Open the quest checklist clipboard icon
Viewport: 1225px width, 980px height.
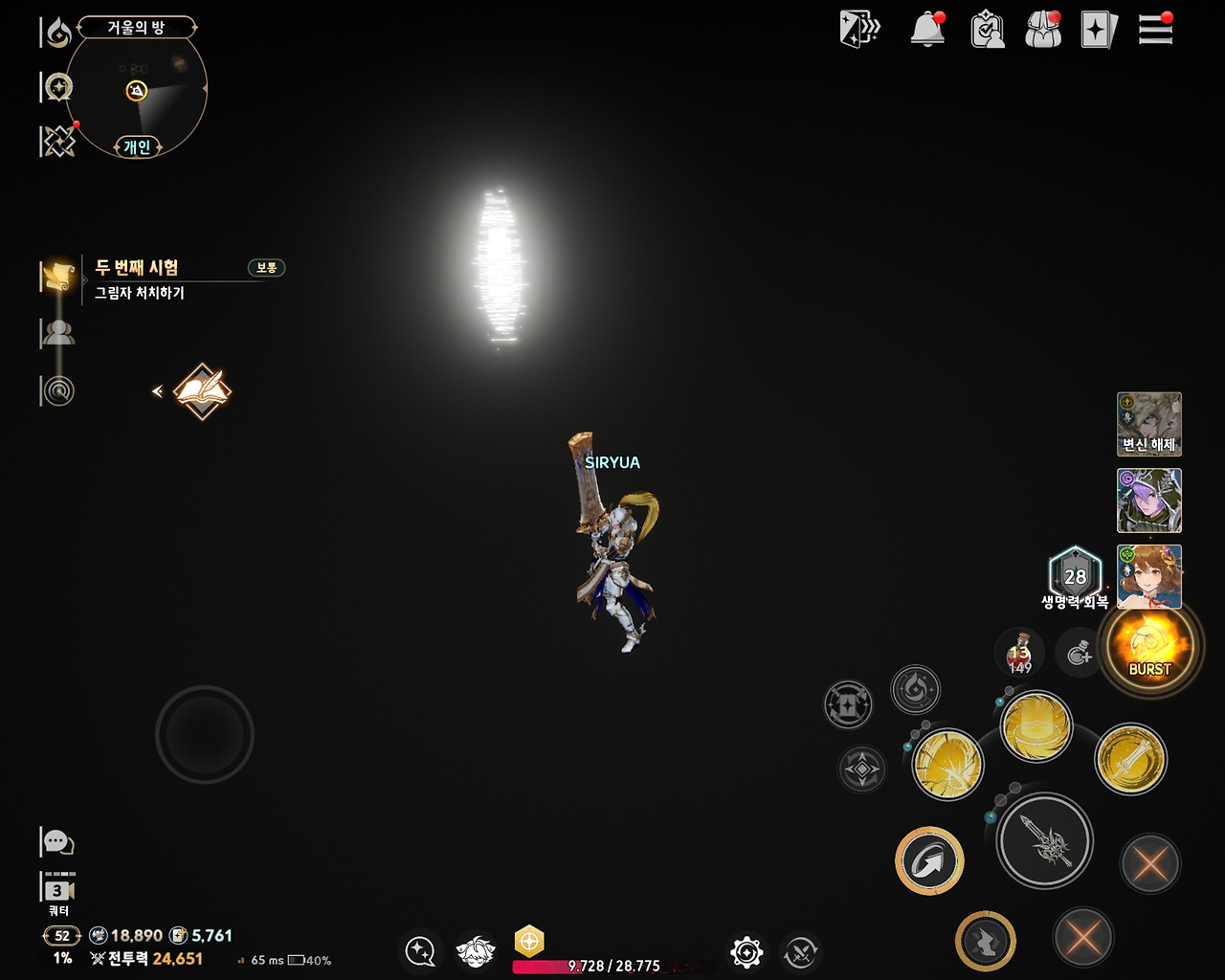987,30
